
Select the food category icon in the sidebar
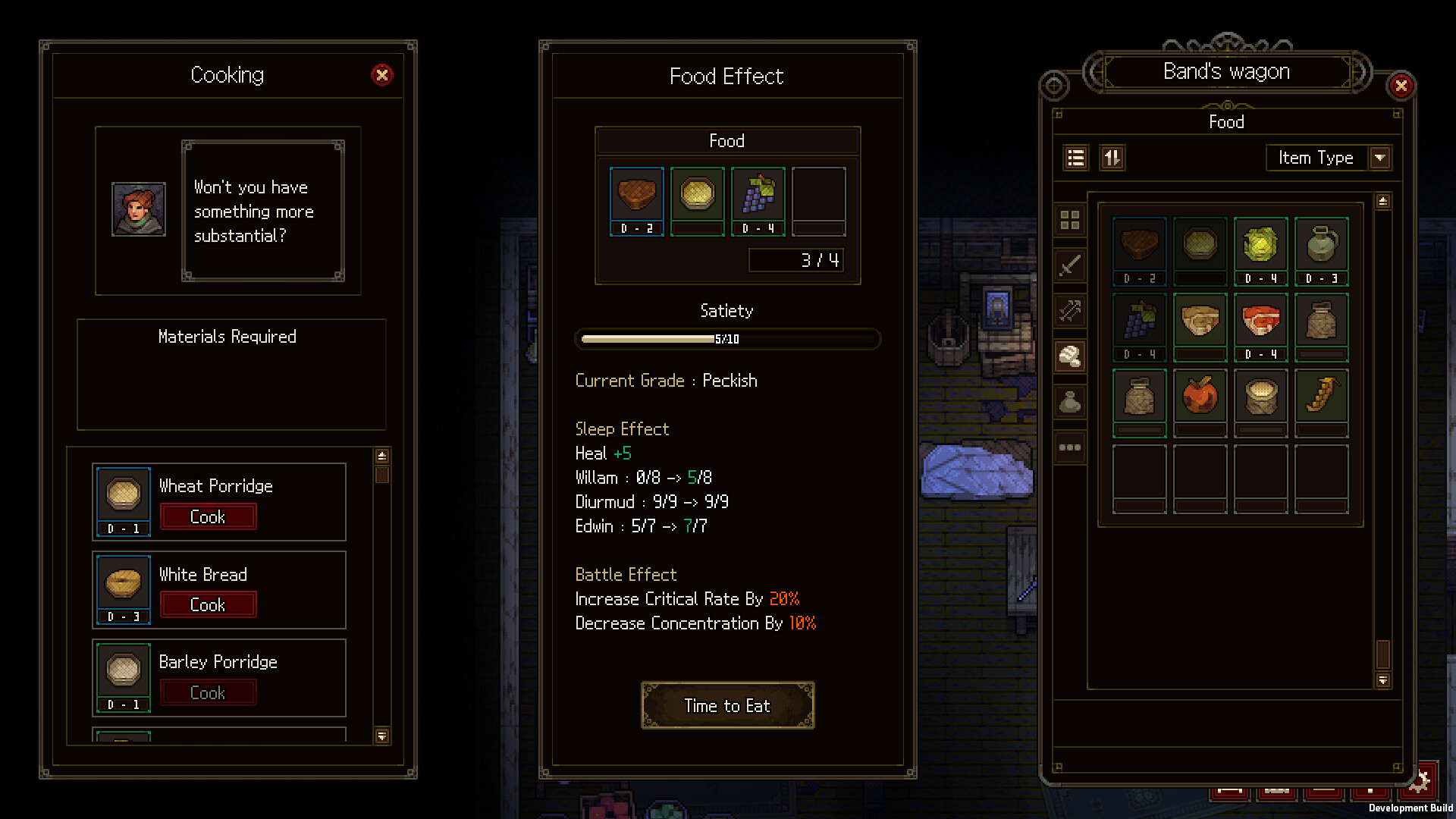click(x=1070, y=356)
